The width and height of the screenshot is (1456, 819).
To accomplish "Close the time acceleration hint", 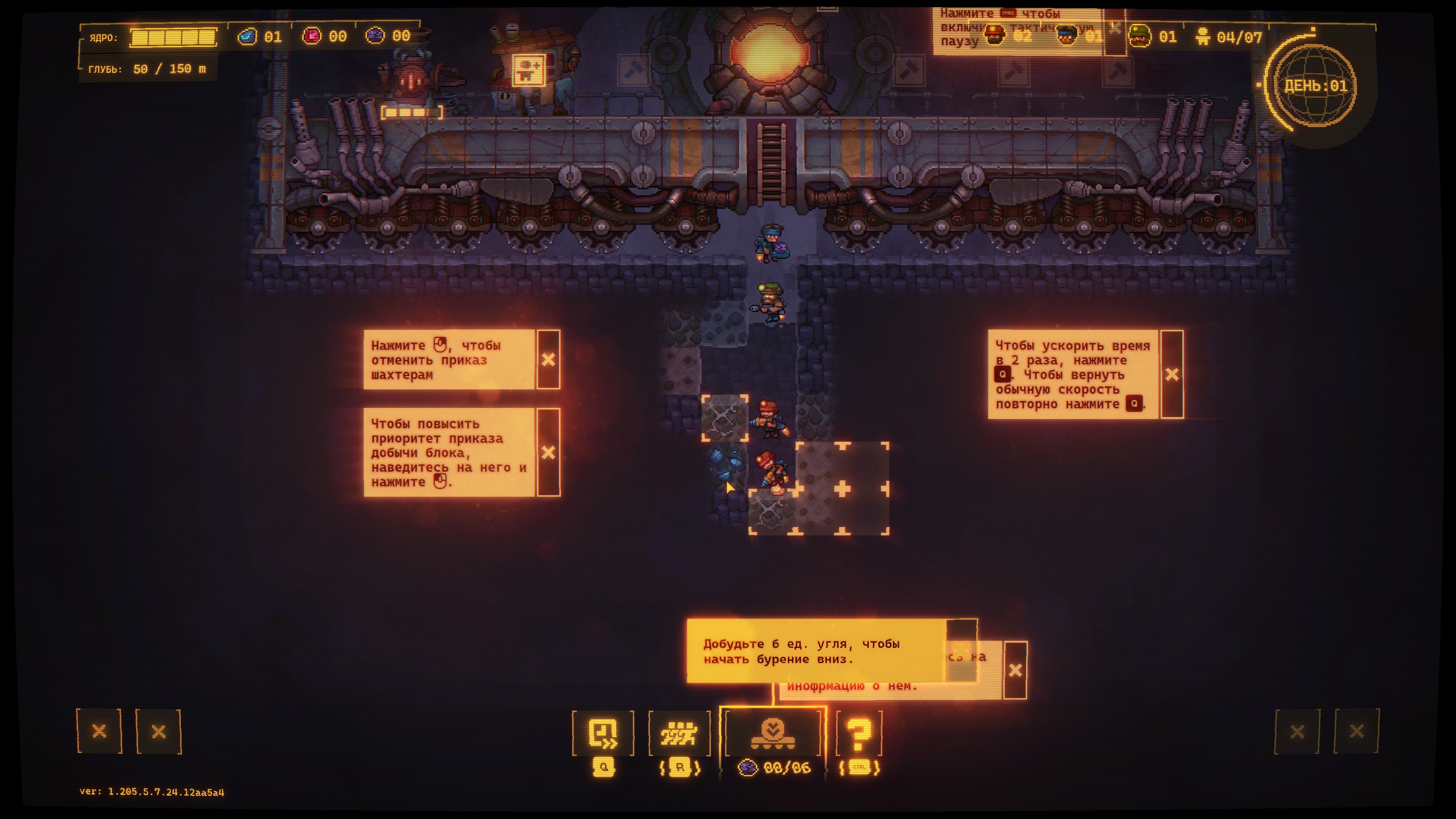I will tap(1172, 374).
